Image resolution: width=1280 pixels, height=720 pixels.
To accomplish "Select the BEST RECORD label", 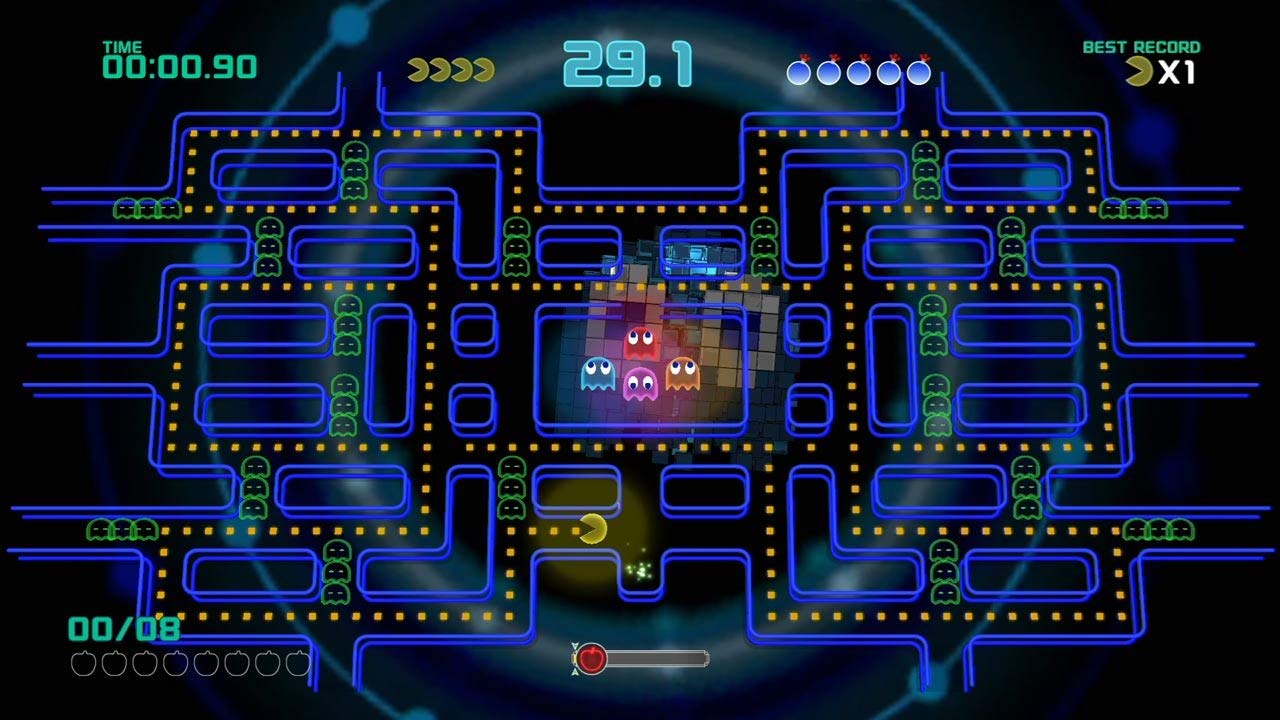I will [x=1140, y=46].
